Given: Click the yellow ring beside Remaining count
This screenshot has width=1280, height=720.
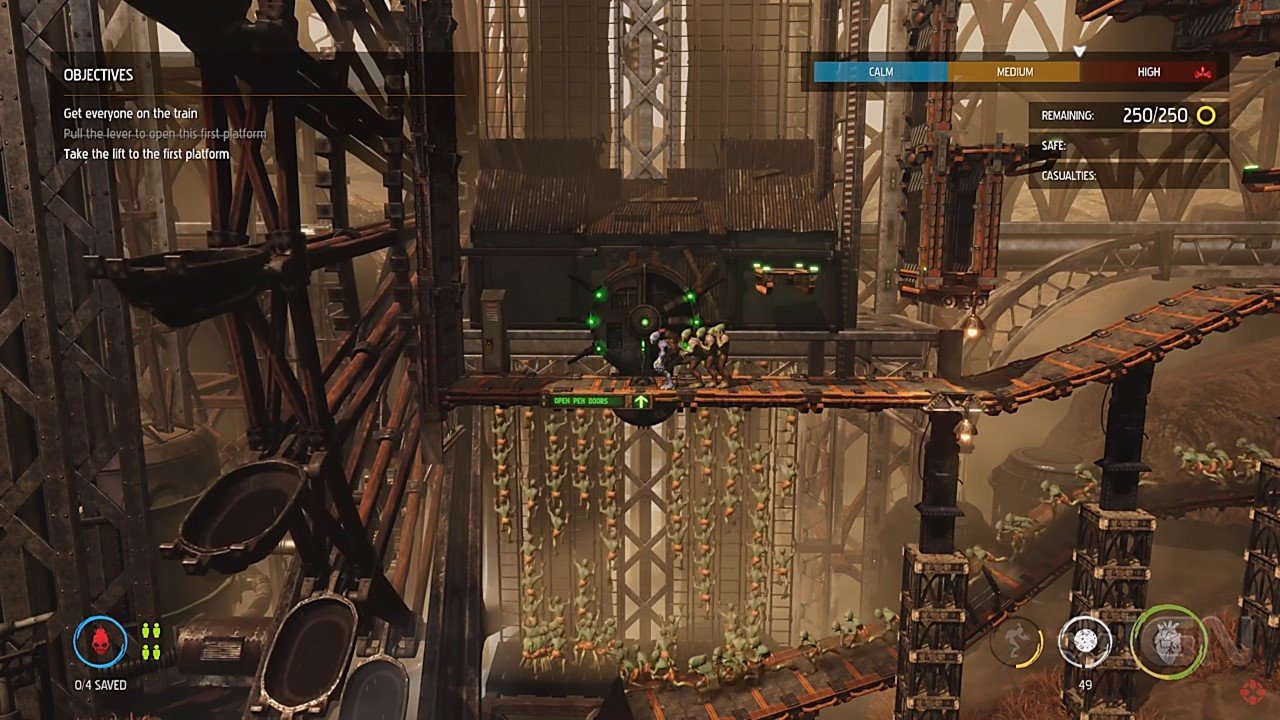Looking at the screenshot, I should point(1206,115).
